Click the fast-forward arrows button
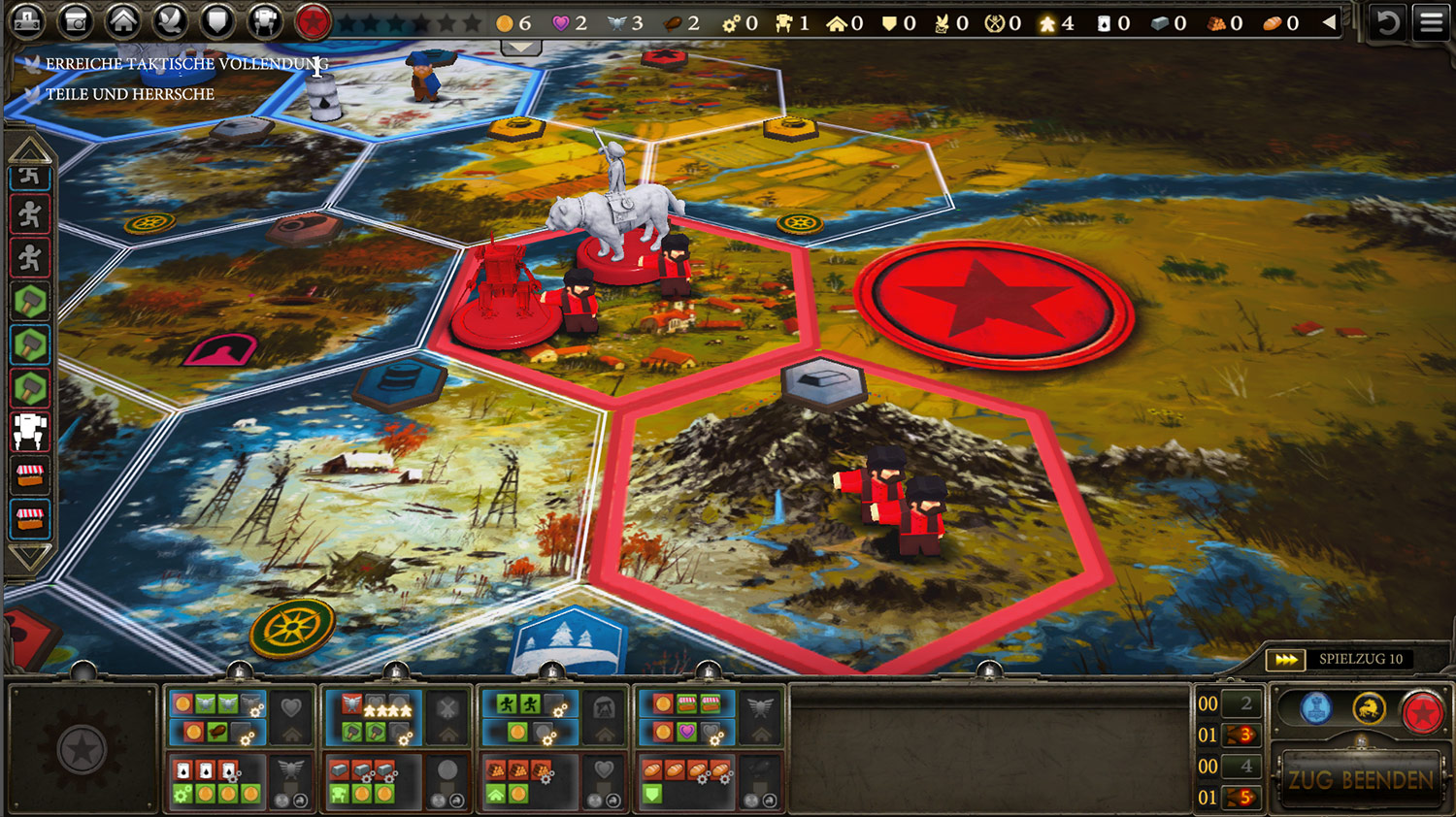Viewport: 1456px width, 817px height. click(x=1286, y=660)
